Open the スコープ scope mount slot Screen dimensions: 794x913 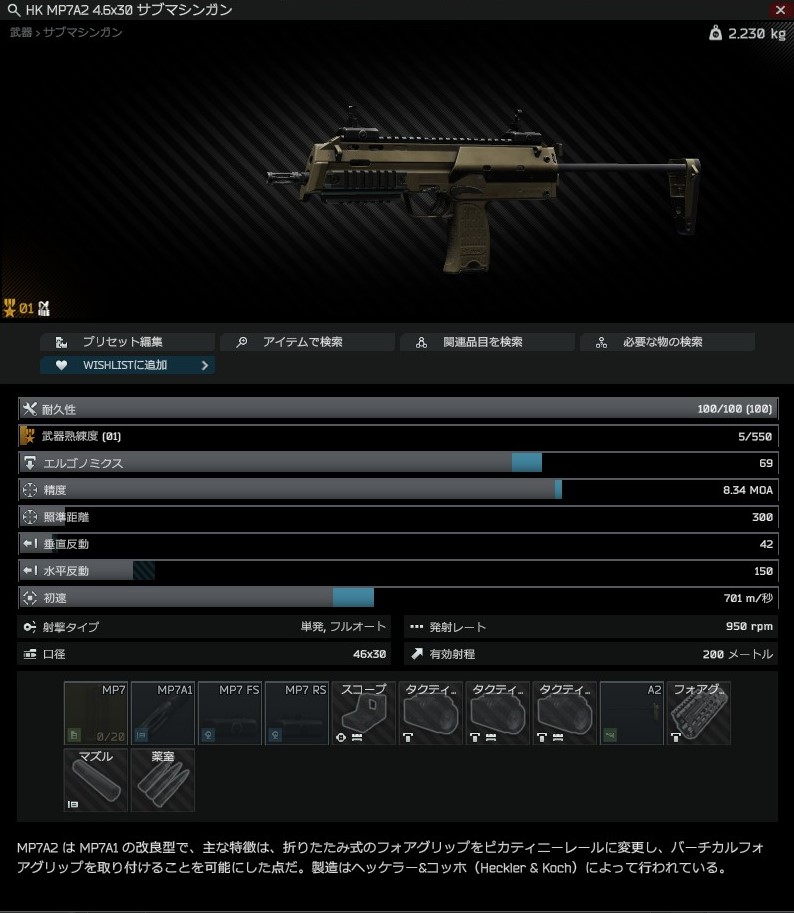click(x=364, y=713)
